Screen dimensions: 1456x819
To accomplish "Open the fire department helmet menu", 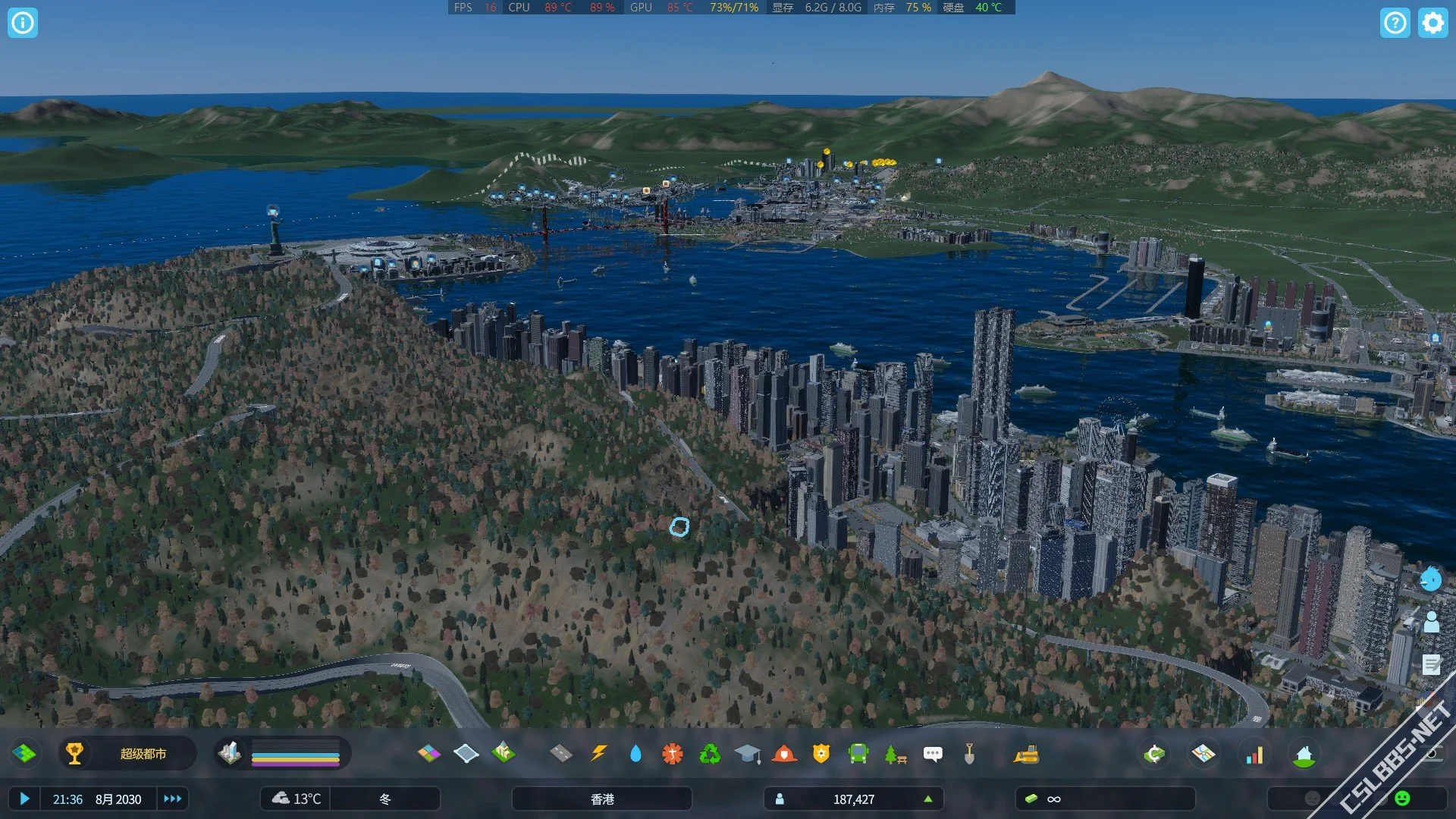I will coord(784,754).
